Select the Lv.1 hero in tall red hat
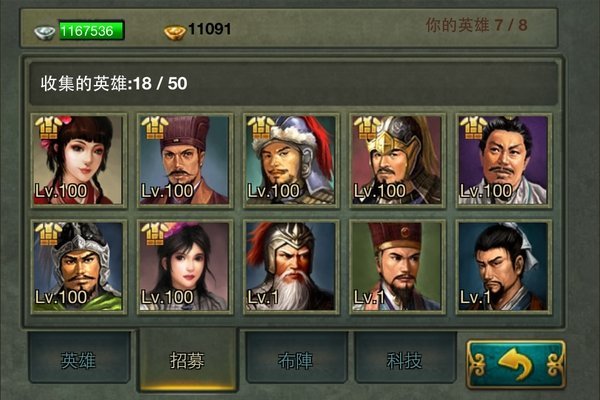 tap(396, 267)
